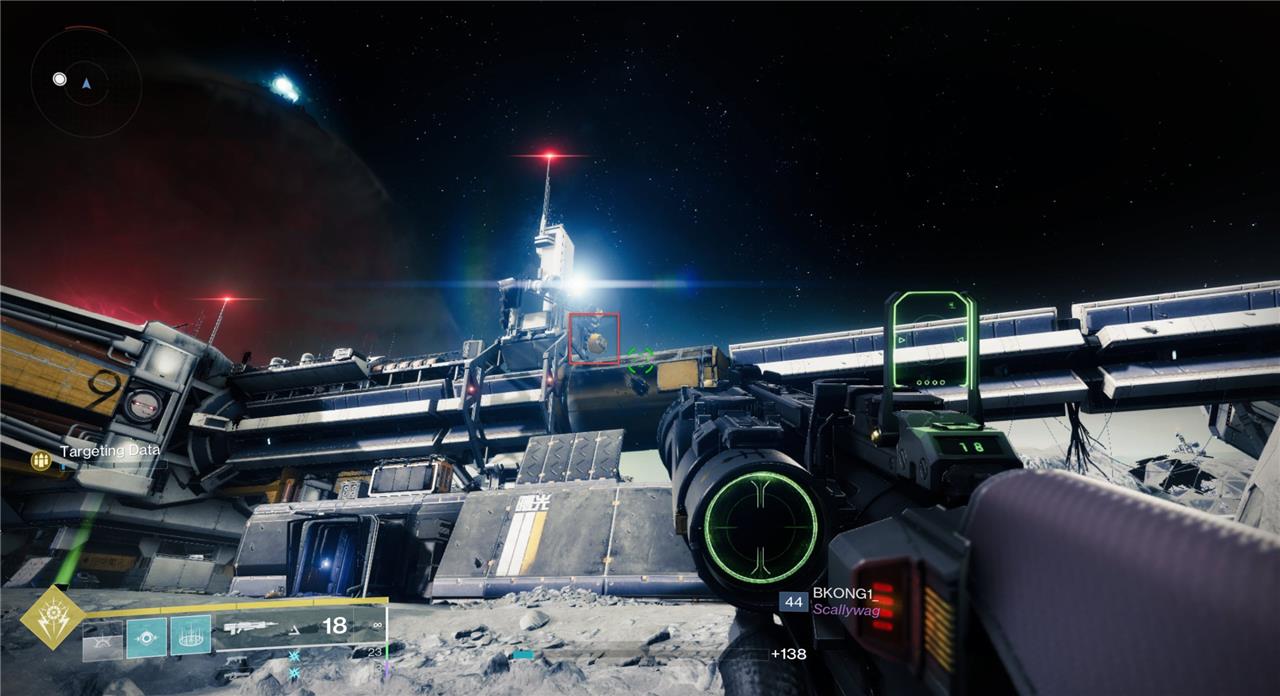Use the teal spiked-ring class ability icon

pos(190,635)
